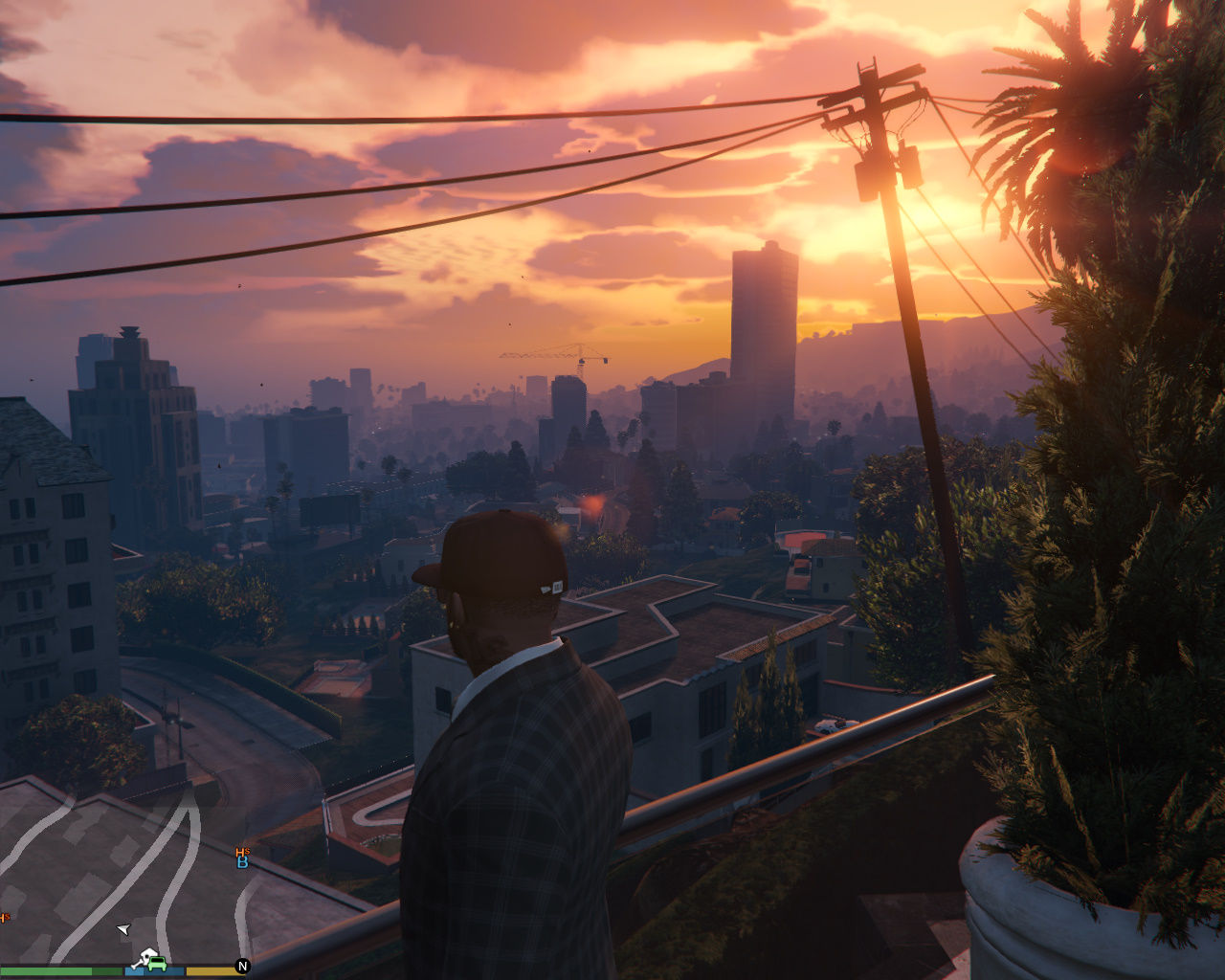Image resolution: width=1225 pixels, height=980 pixels.
Task: Click the north compass N marker
Action: (242, 967)
